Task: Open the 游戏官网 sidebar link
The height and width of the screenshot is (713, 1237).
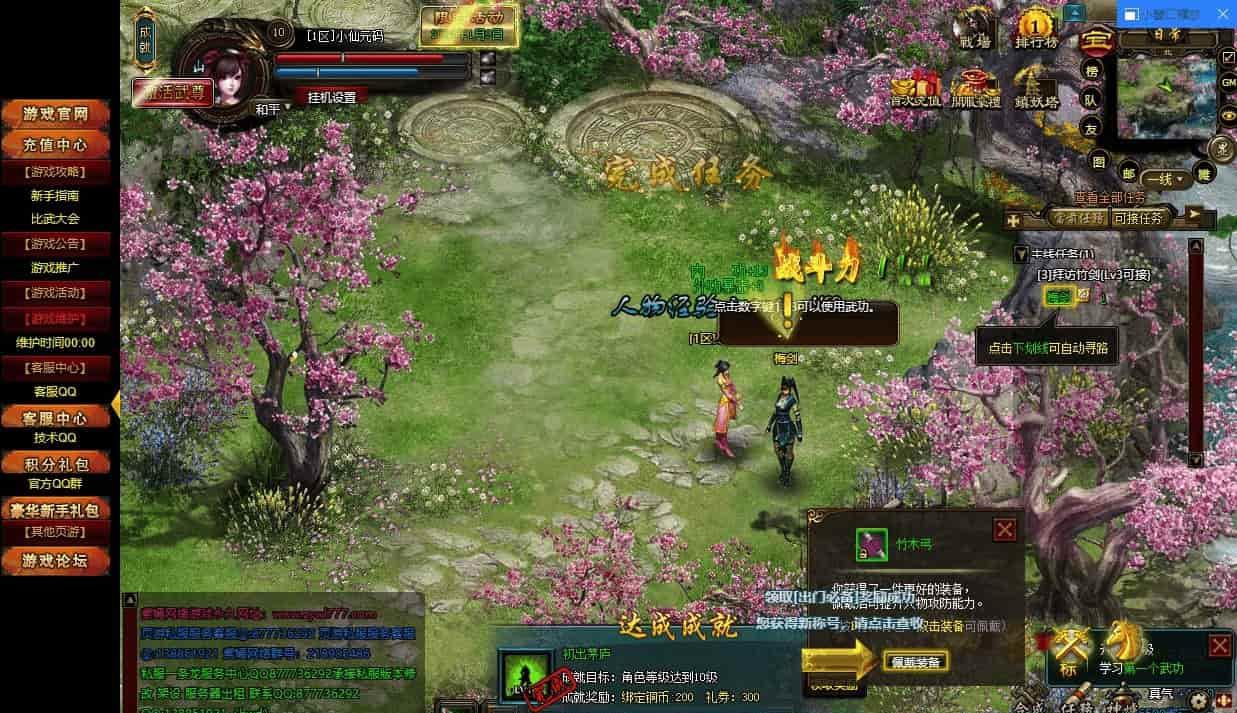Action: (x=57, y=114)
